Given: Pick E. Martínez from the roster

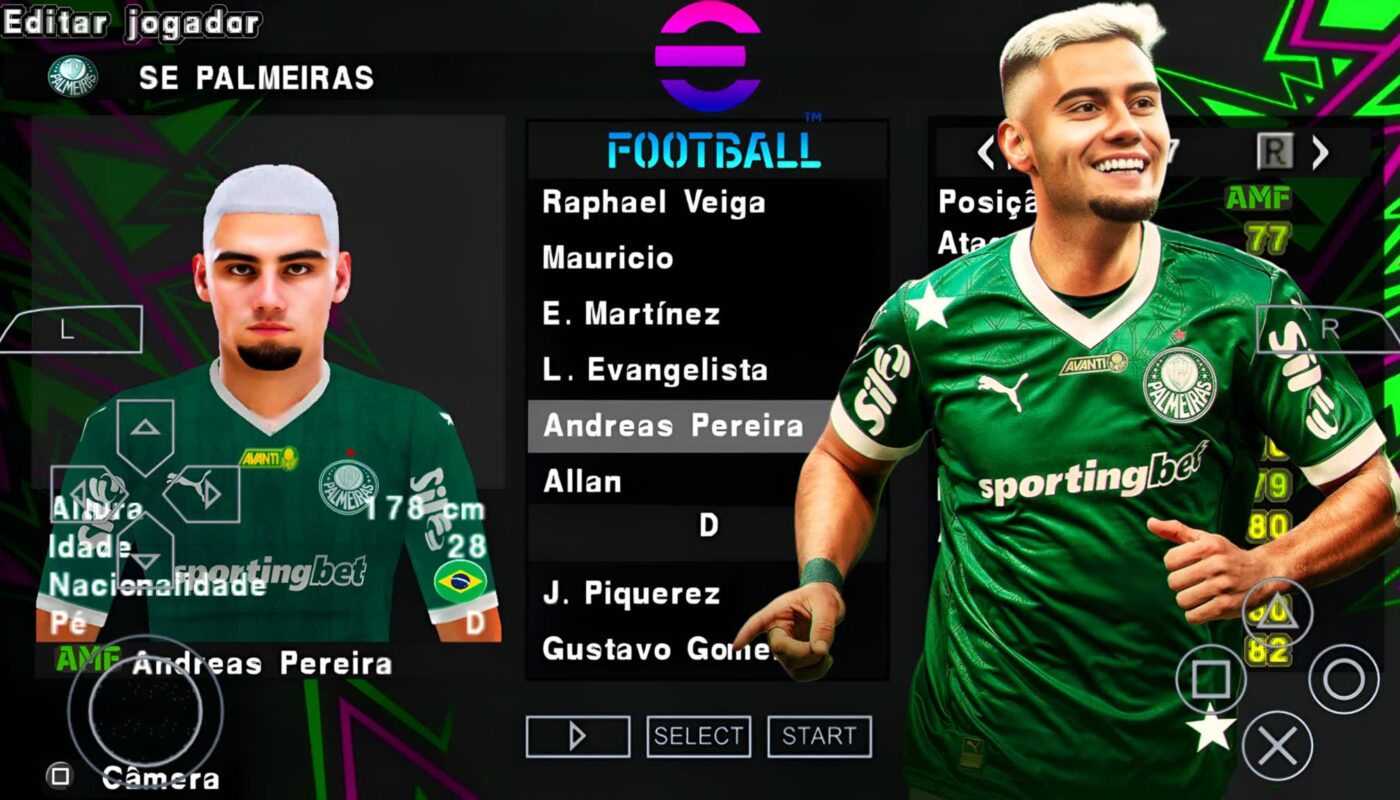Looking at the screenshot, I should 631,315.
